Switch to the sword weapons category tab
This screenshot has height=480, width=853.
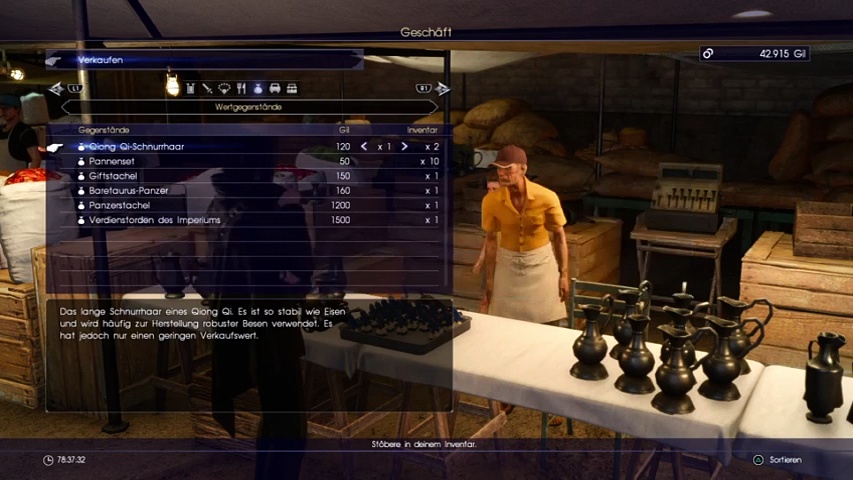pyautogui.click(x=207, y=89)
